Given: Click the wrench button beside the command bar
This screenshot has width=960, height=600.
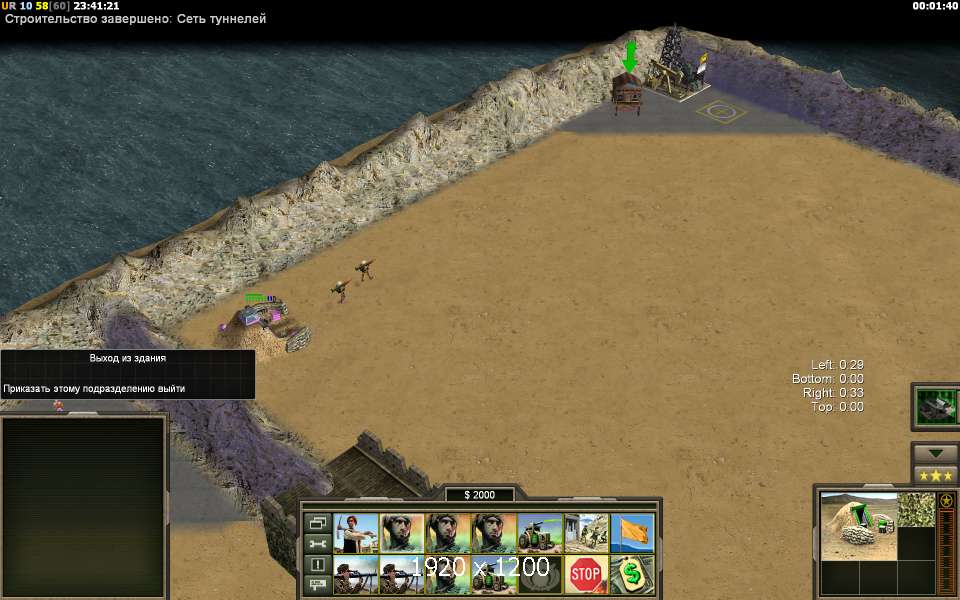Looking at the screenshot, I should click(x=318, y=543).
